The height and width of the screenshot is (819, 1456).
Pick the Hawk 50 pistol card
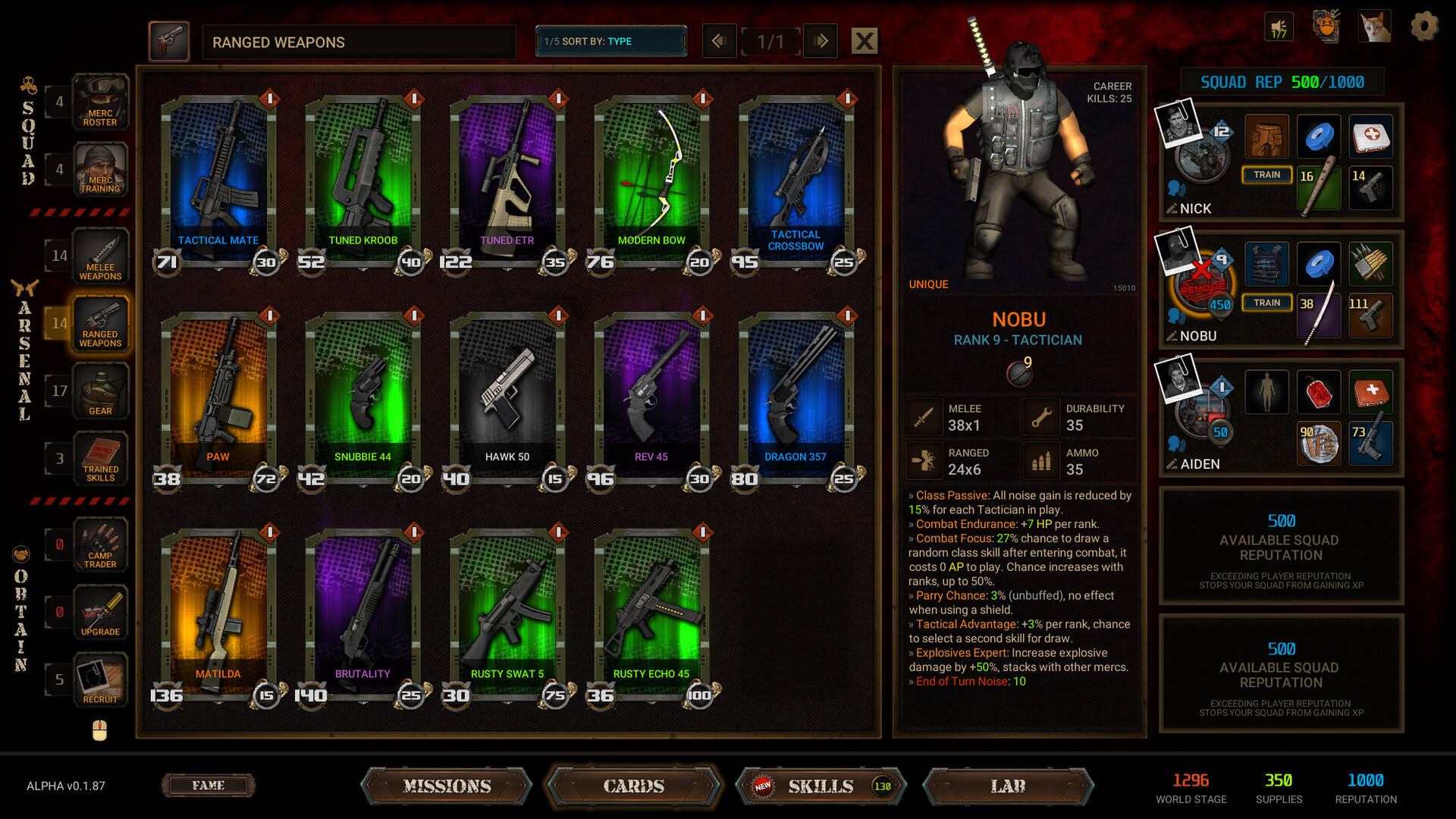tap(507, 395)
